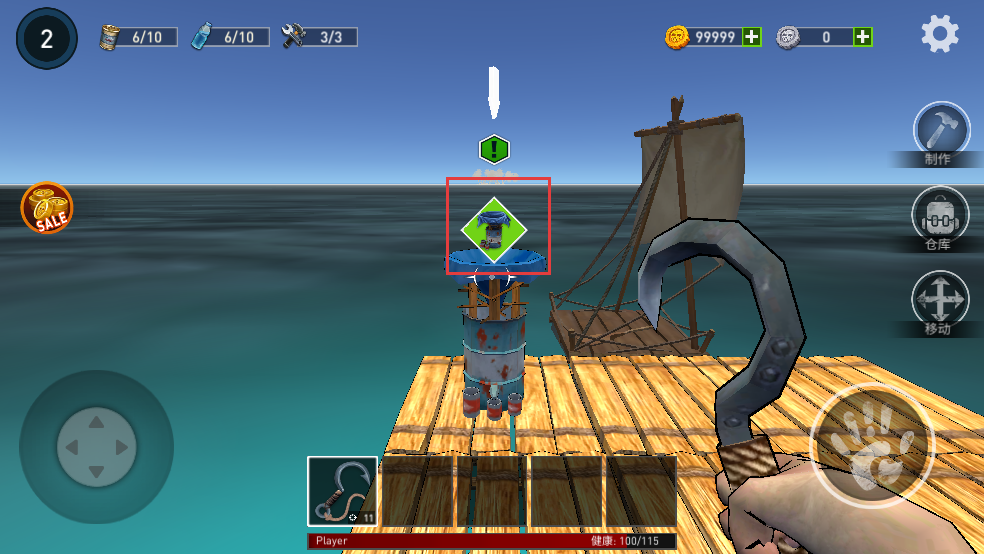Image resolution: width=984 pixels, height=554 pixels.
Task: Tap the green water purifier marker
Action: pyautogui.click(x=493, y=229)
